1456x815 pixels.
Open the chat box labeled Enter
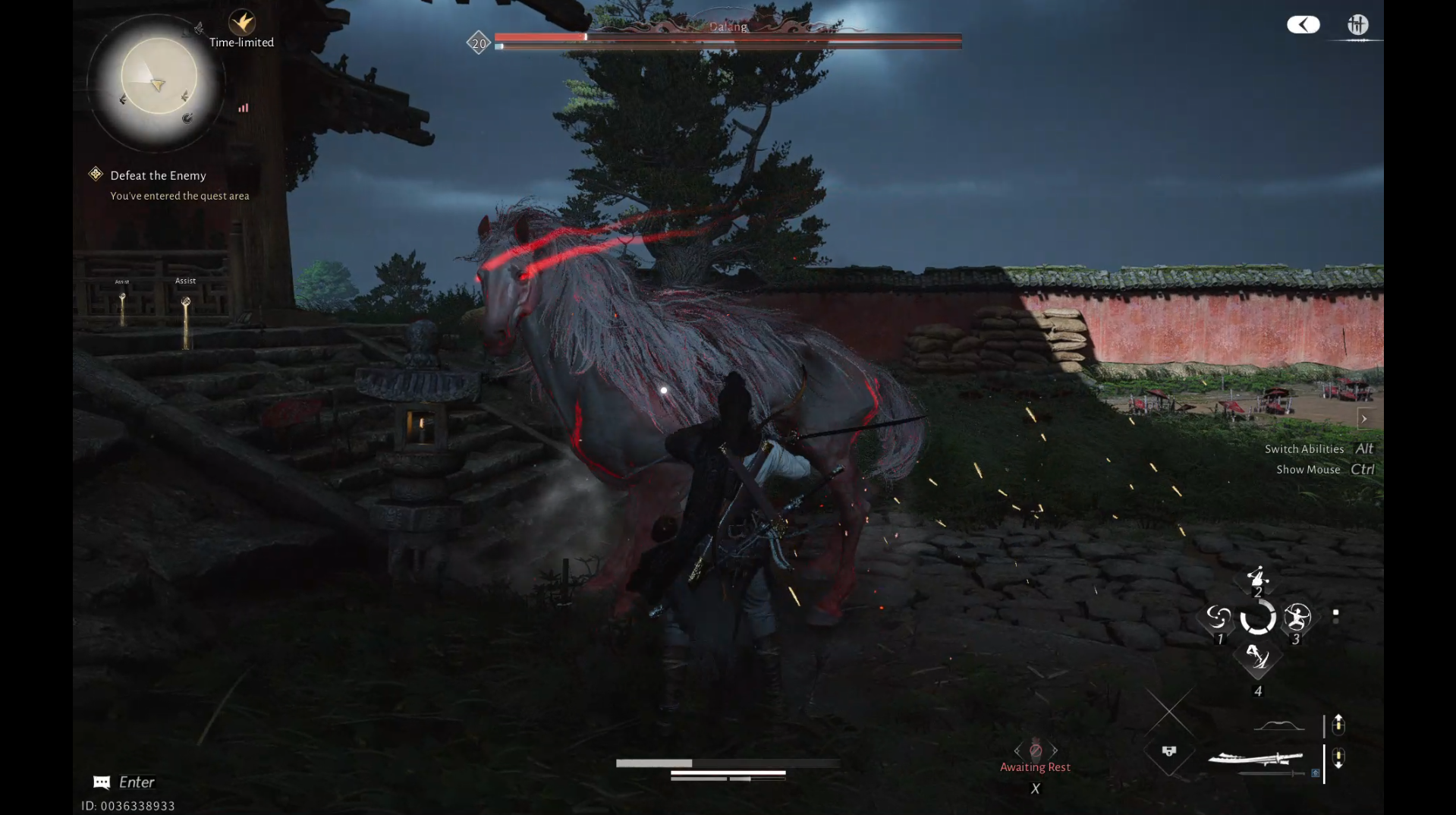coord(125,782)
